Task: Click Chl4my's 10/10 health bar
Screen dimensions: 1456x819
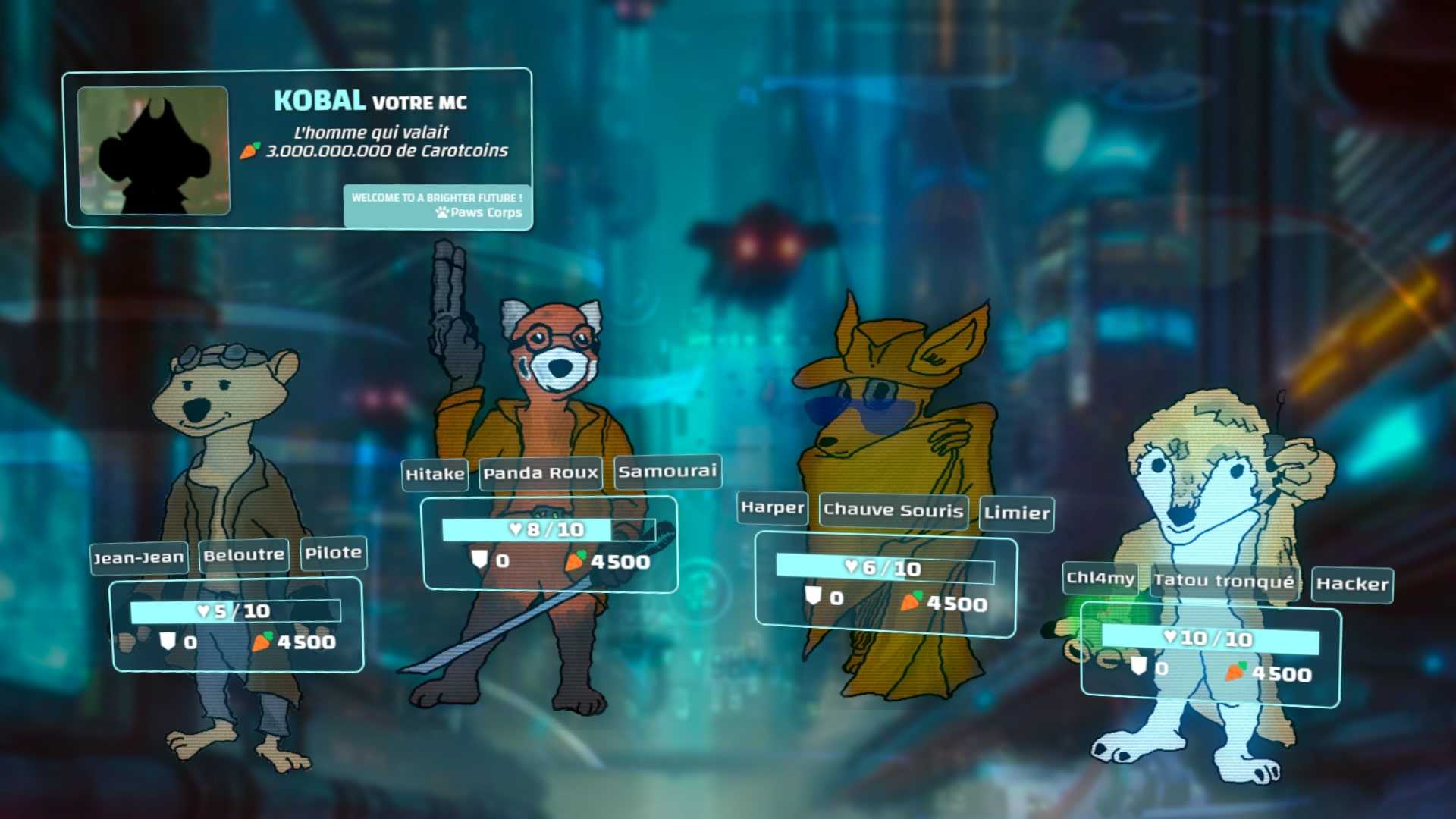Action: point(1214,639)
